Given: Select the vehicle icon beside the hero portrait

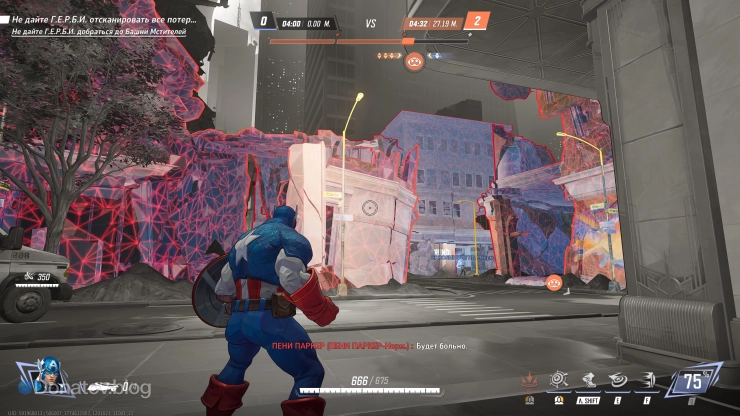Looking at the screenshot, I should pyautogui.click(x=101, y=386).
